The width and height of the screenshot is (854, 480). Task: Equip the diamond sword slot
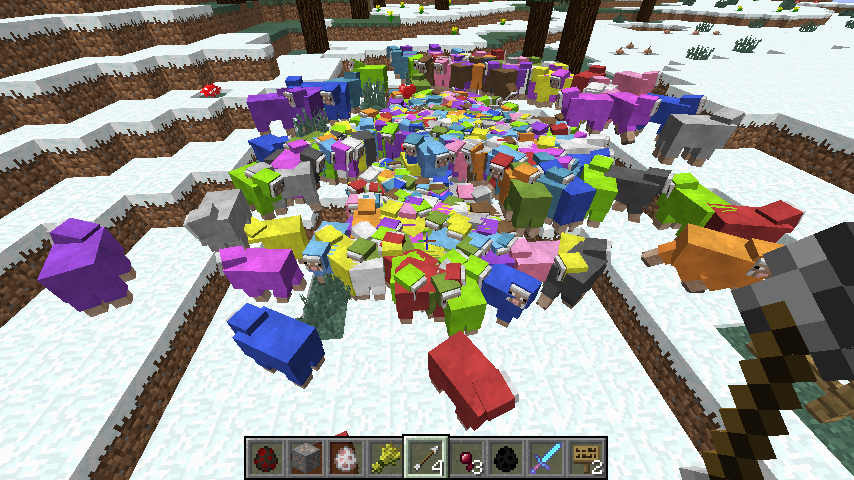[x=546, y=457]
